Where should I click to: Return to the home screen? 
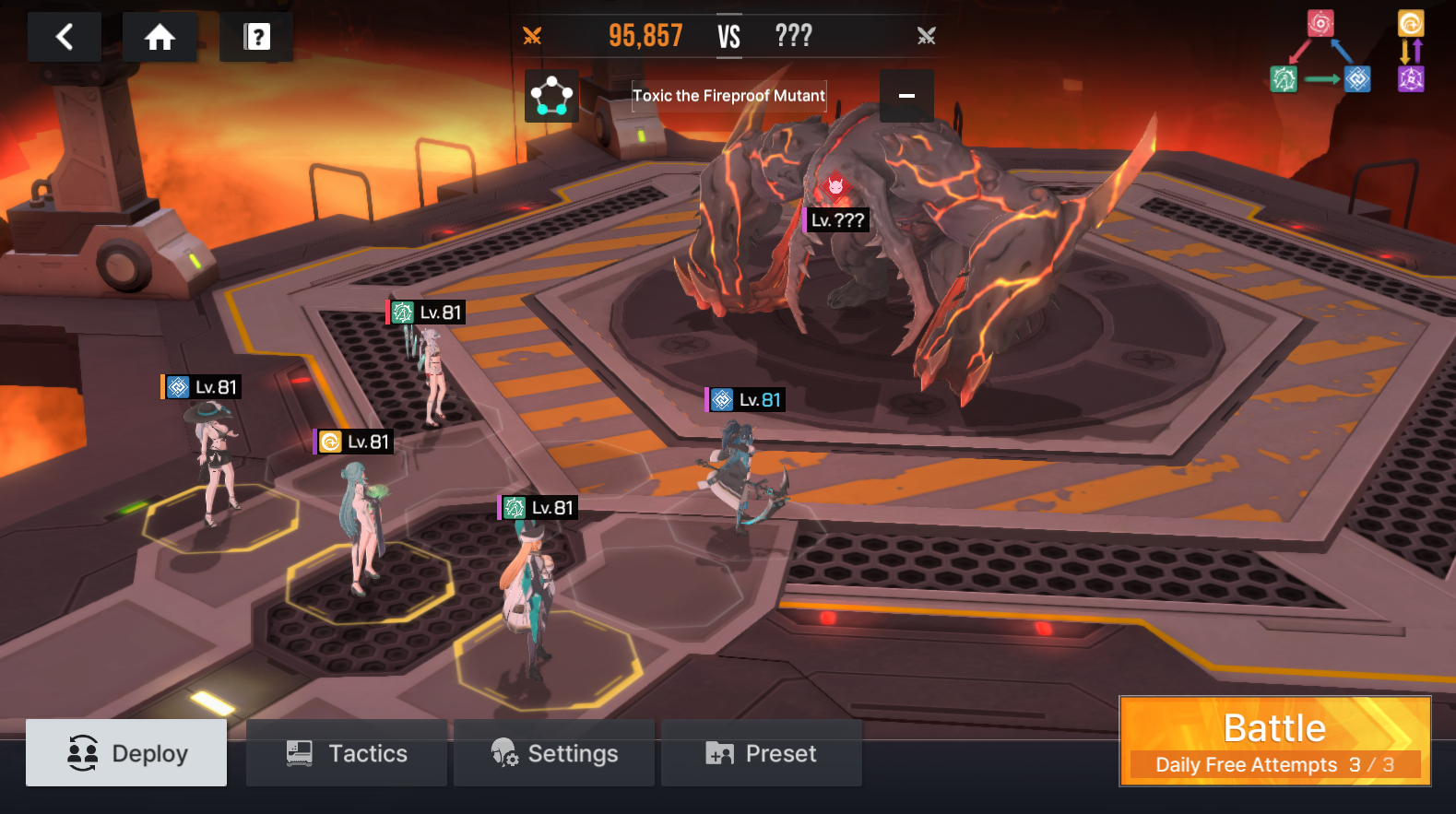160,38
